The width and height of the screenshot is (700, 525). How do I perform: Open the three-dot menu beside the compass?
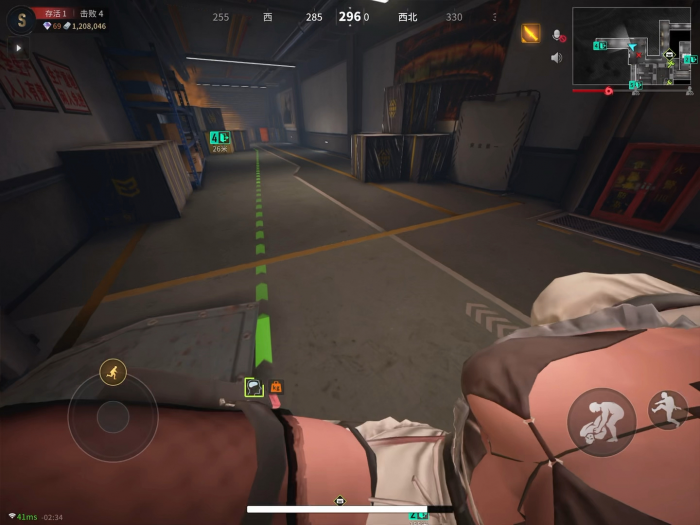[493, 17]
